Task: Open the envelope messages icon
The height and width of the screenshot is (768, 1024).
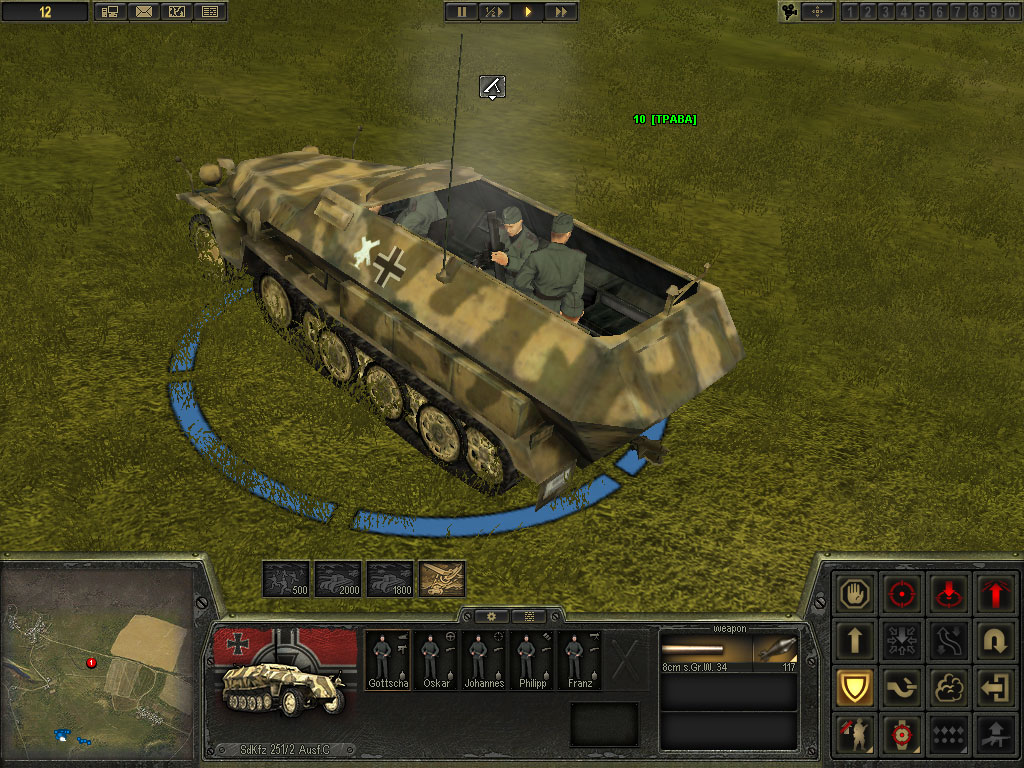Action: (143, 12)
